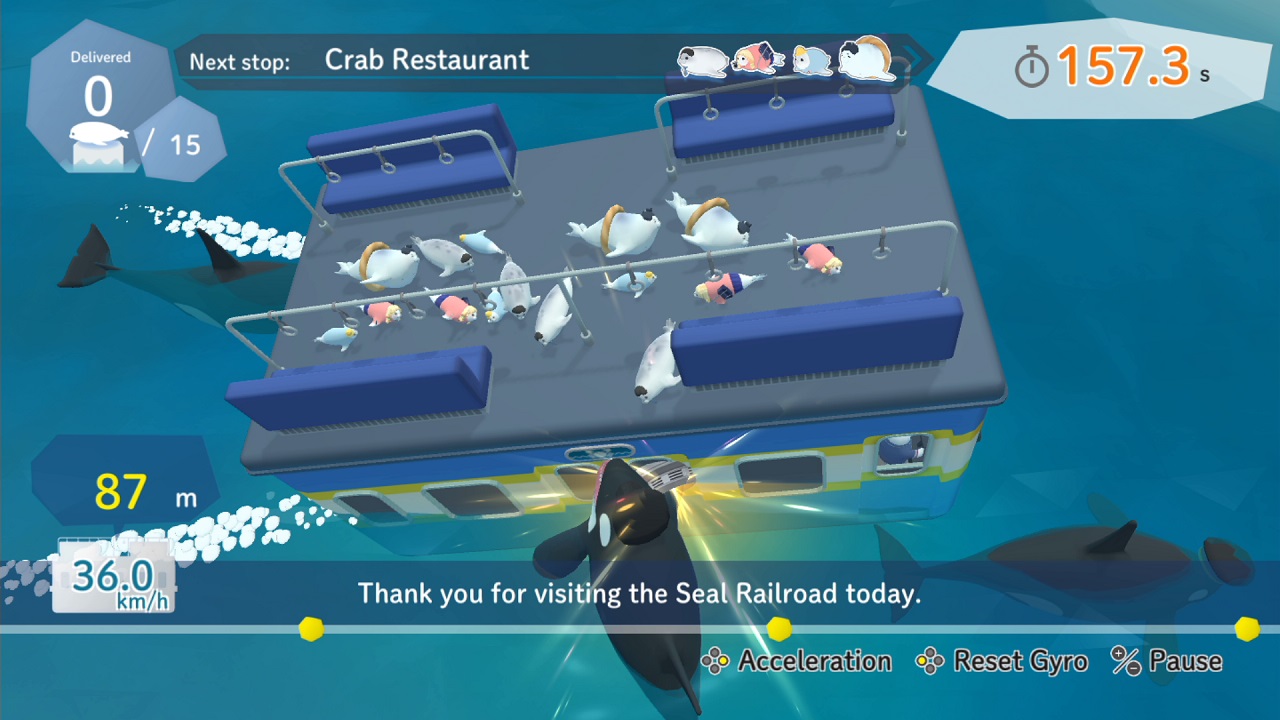Click the gamepad icon next to Acceleration
The width and height of the screenshot is (1280, 720).
(714, 661)
